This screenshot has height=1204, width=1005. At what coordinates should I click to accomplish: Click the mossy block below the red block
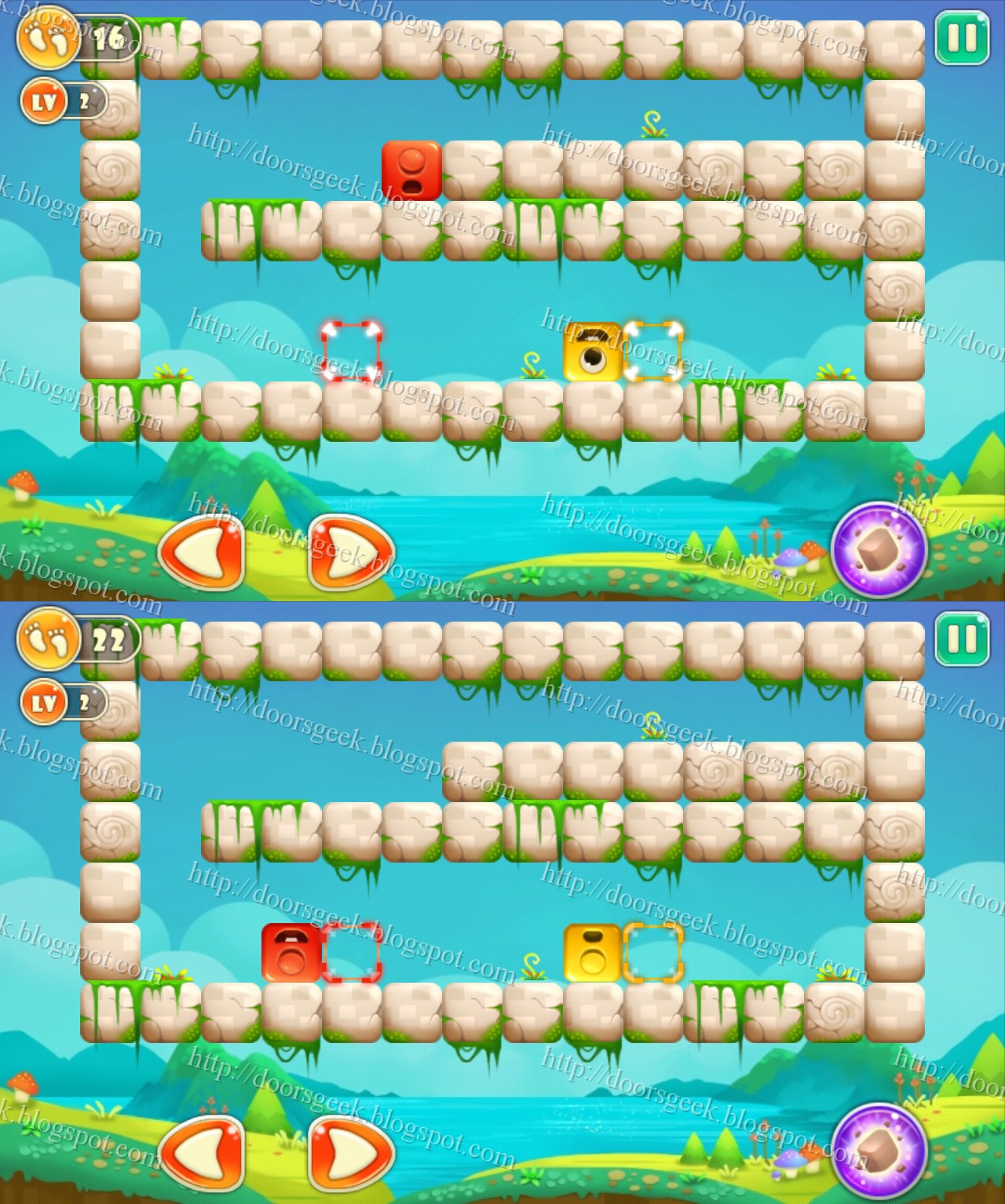(x=411, y=232)
